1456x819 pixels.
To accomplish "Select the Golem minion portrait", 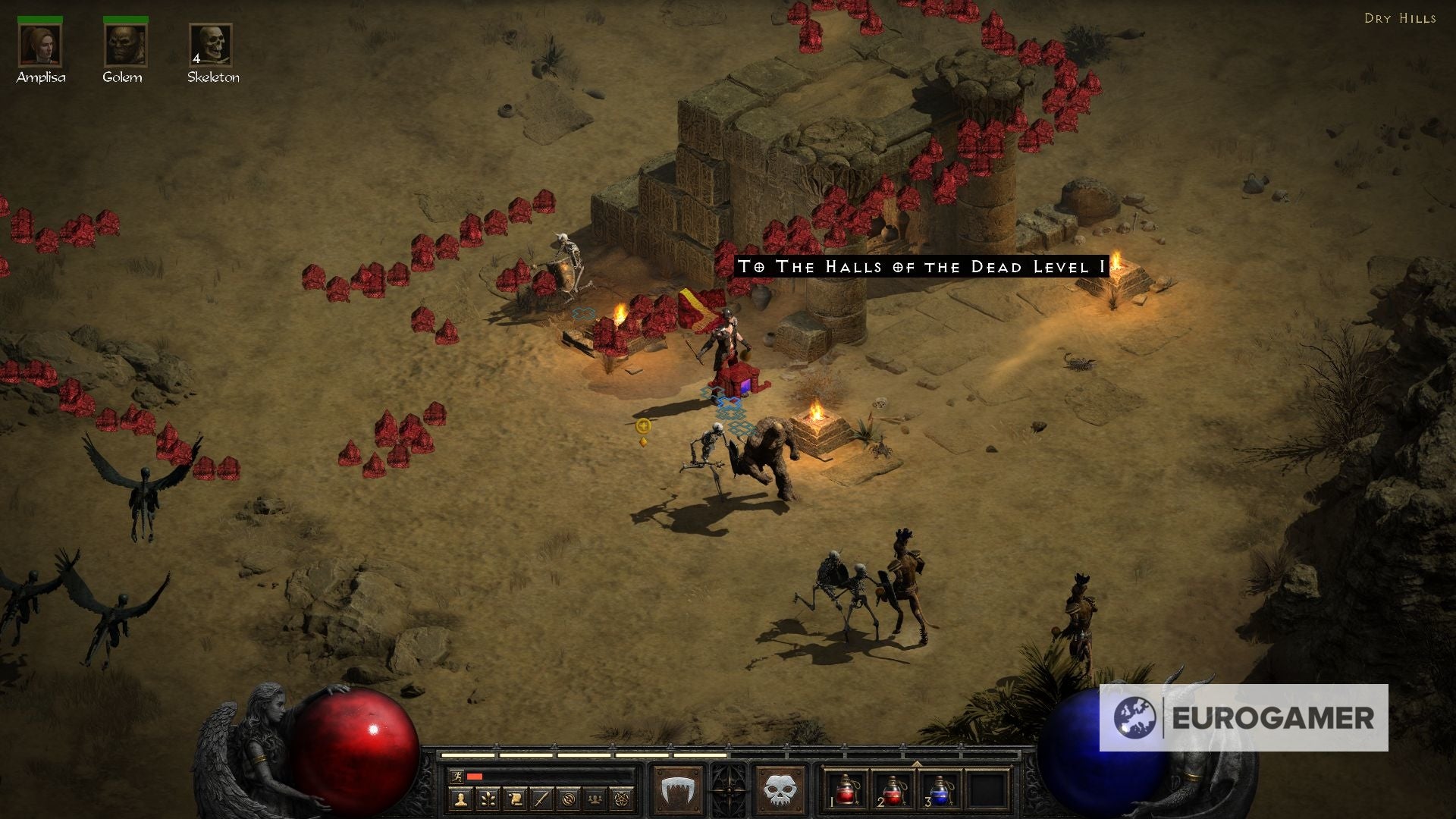I will click(x=125, y=45).
